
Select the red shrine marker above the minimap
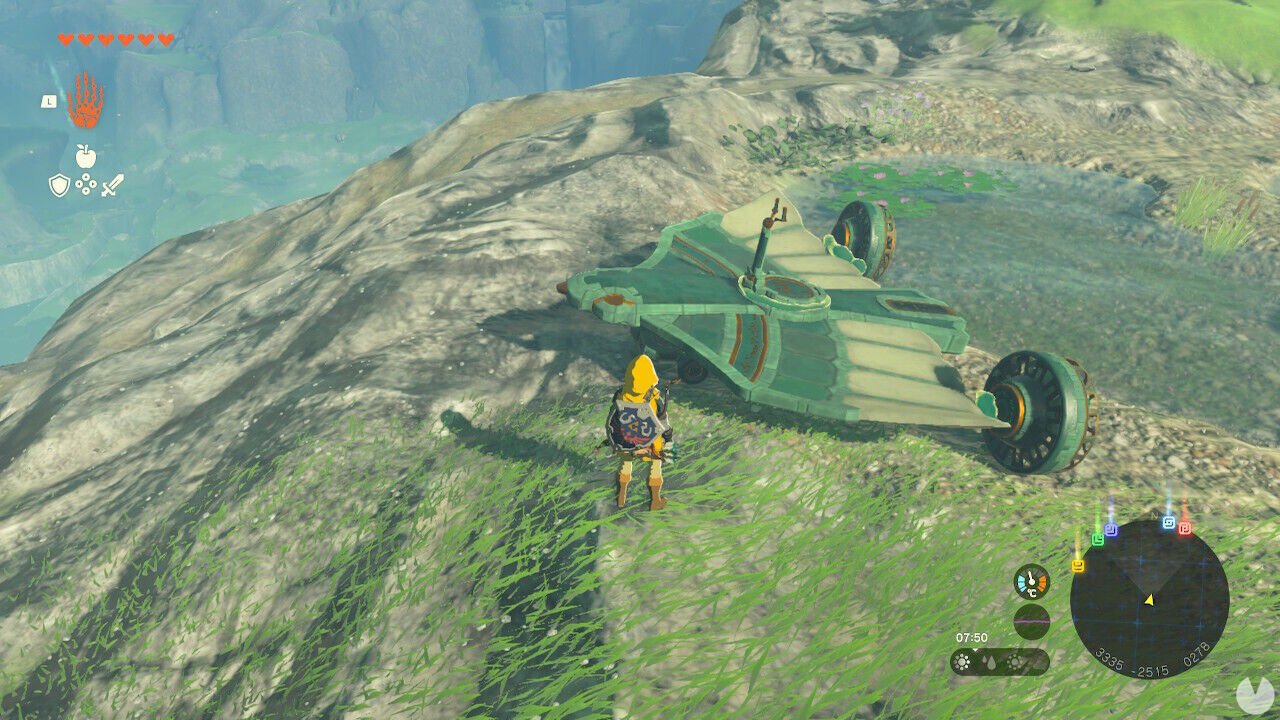point(1184,527)
